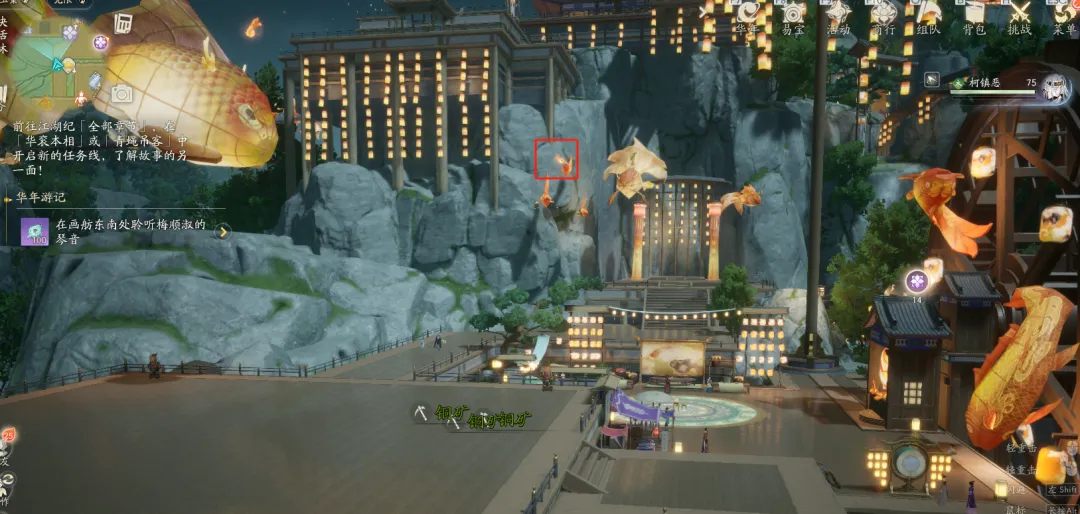Open the 易宝 trading icon
Viewport: 1080px width, 514px height.
[x=794, y=14]
